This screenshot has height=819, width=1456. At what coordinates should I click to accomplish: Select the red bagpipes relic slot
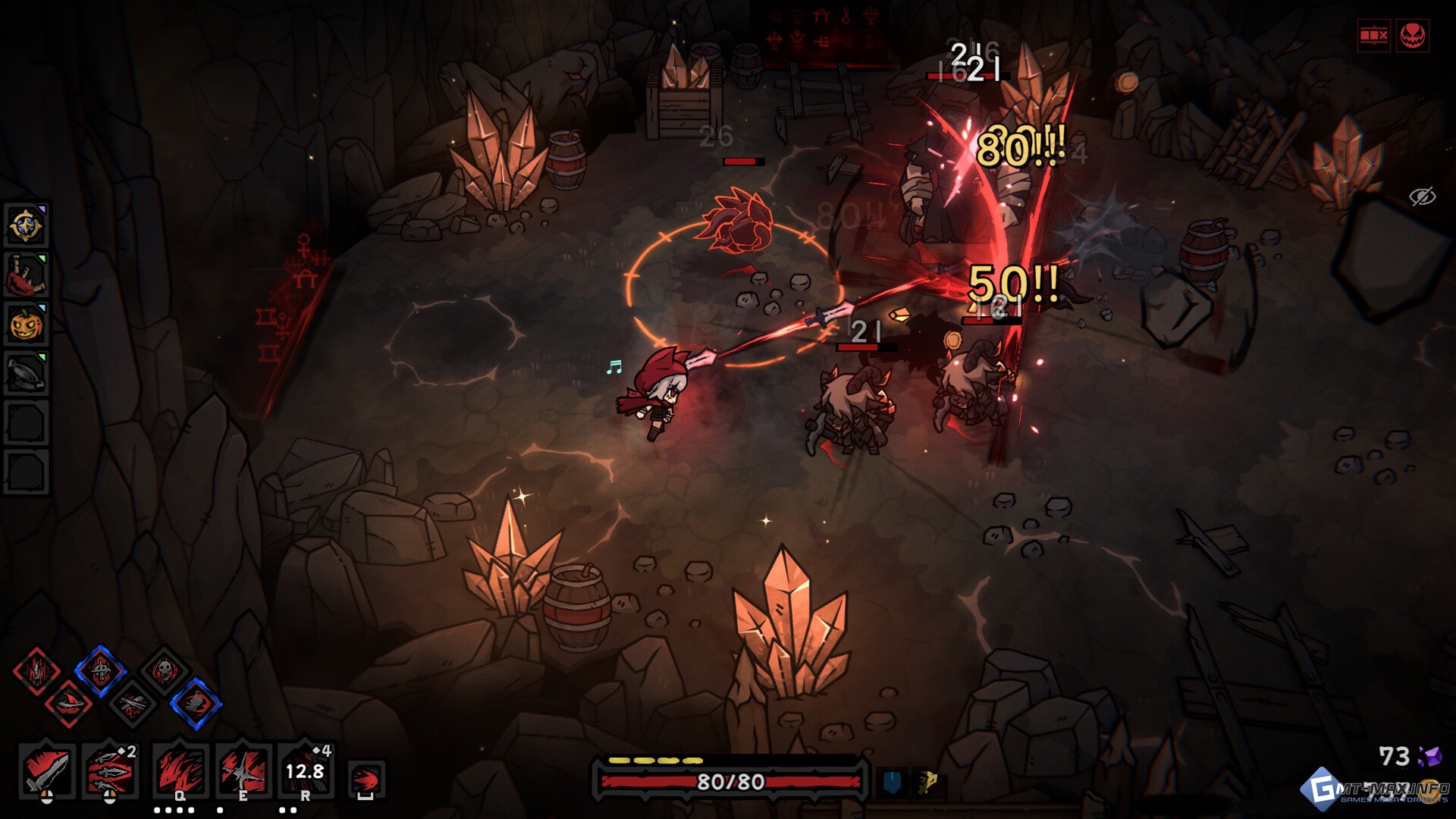(26, 275)
